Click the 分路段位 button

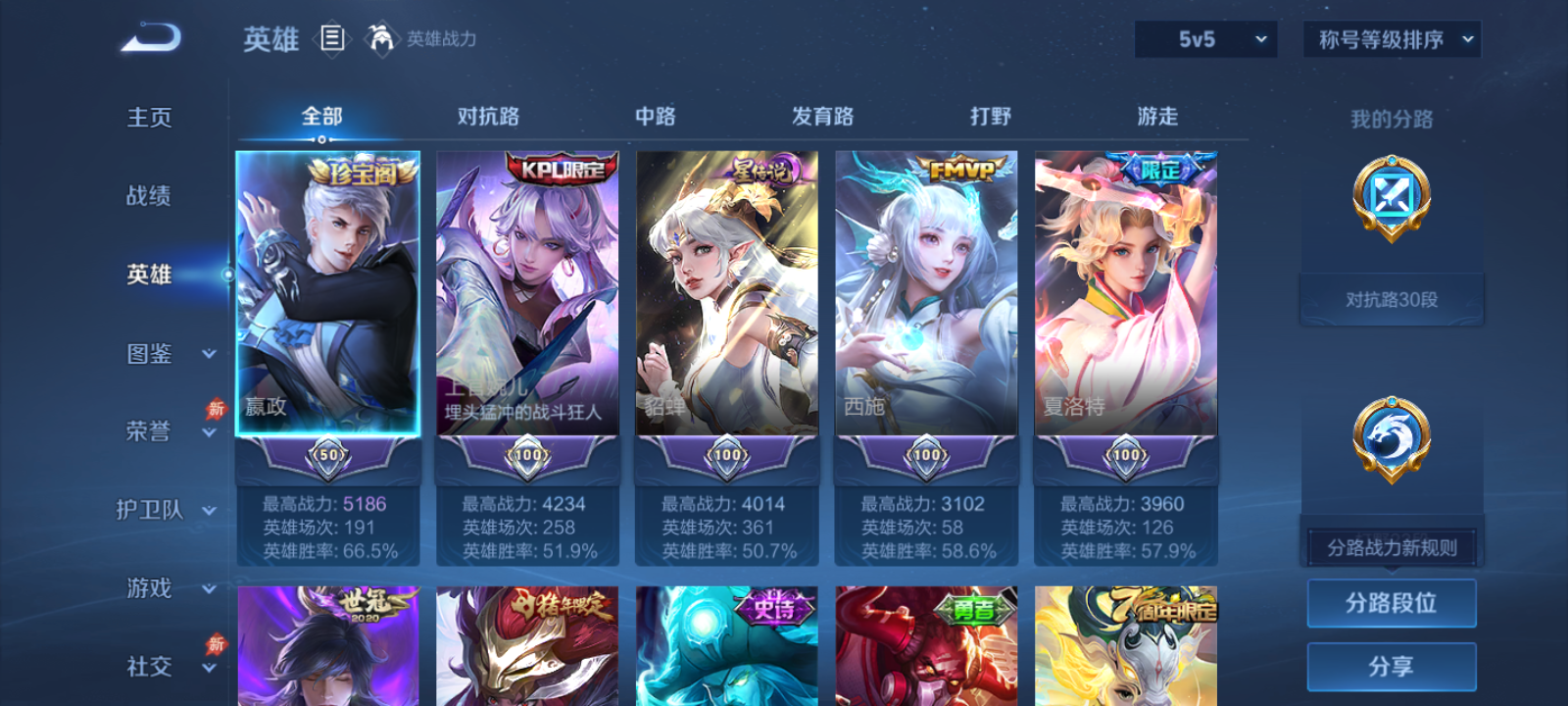[1392, 603]
